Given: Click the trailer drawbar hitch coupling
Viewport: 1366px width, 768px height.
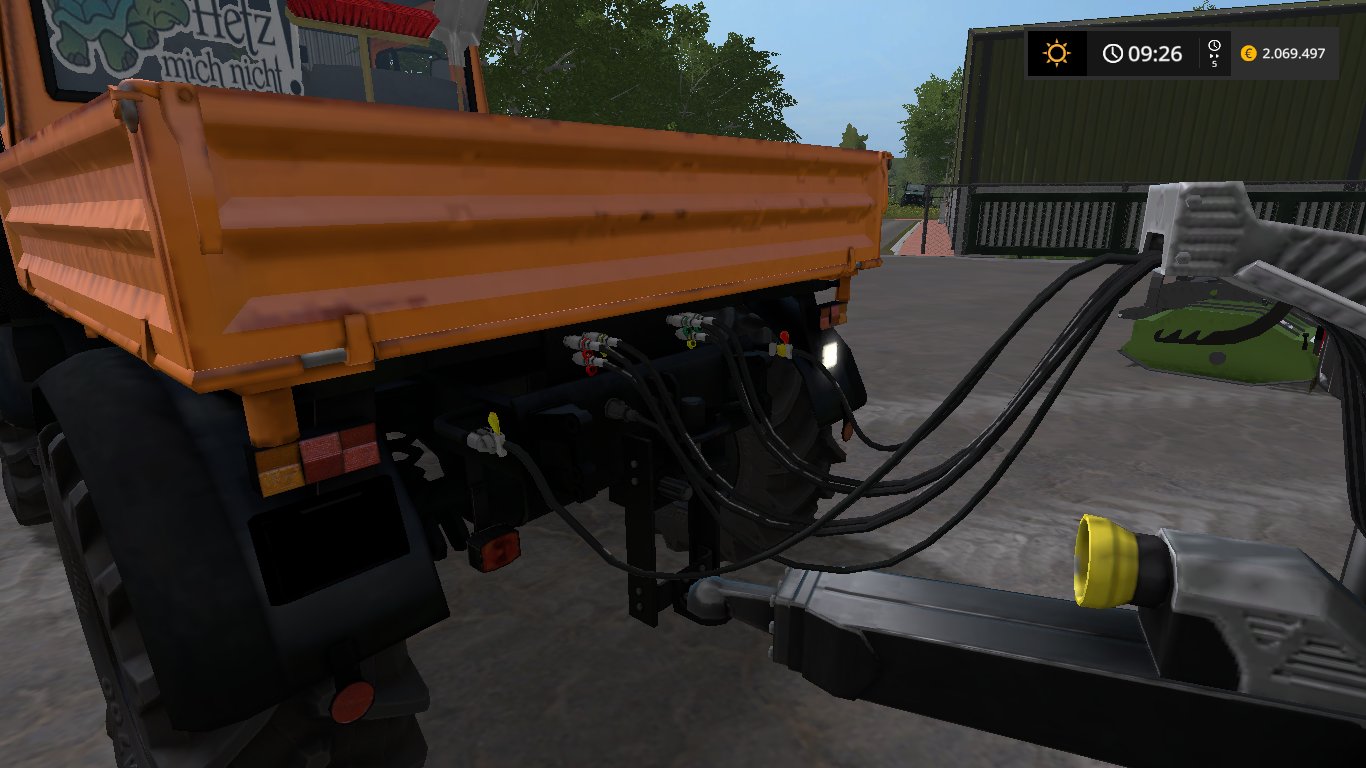Looking at the screenshot, I should 710,600.
